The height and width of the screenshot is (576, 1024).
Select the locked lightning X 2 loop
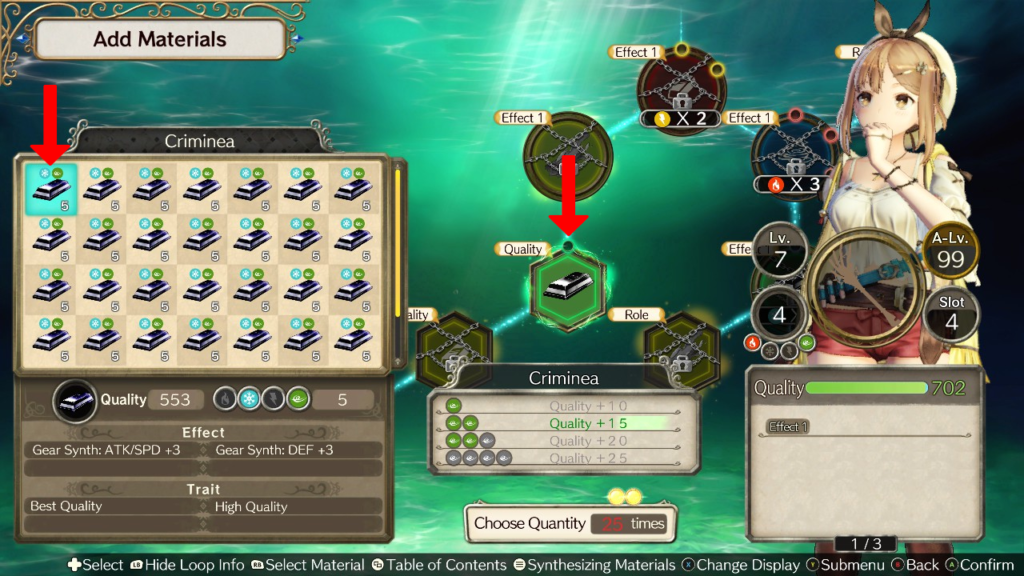680,88
